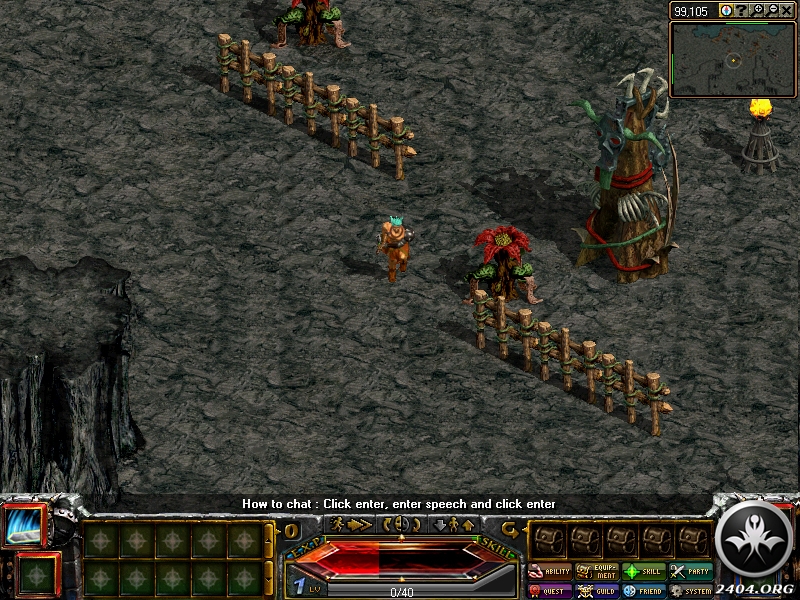This screenshot has height=600, width=800.
Task: Close the minimap with the X button
Action: [788, 10]
